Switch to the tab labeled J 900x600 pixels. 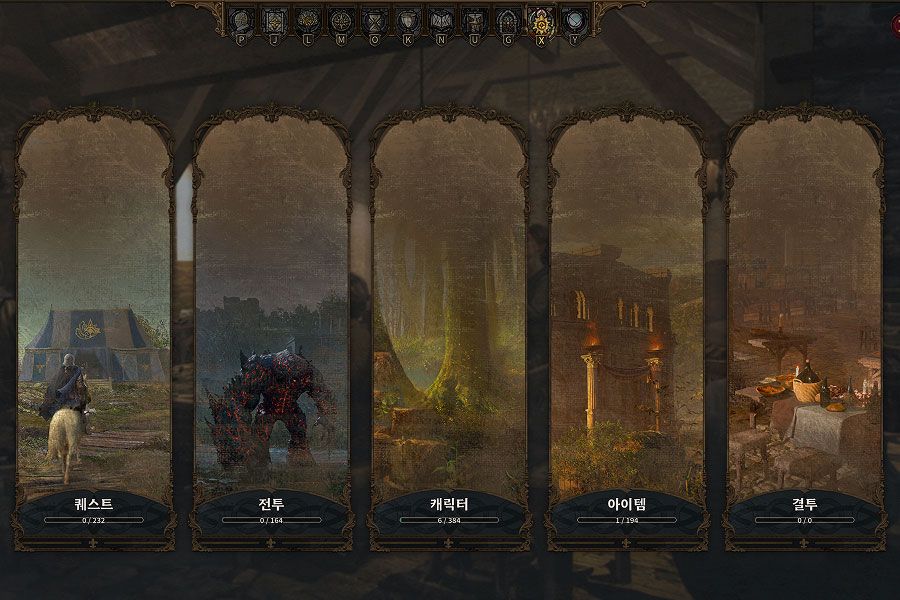pos(274,19)
